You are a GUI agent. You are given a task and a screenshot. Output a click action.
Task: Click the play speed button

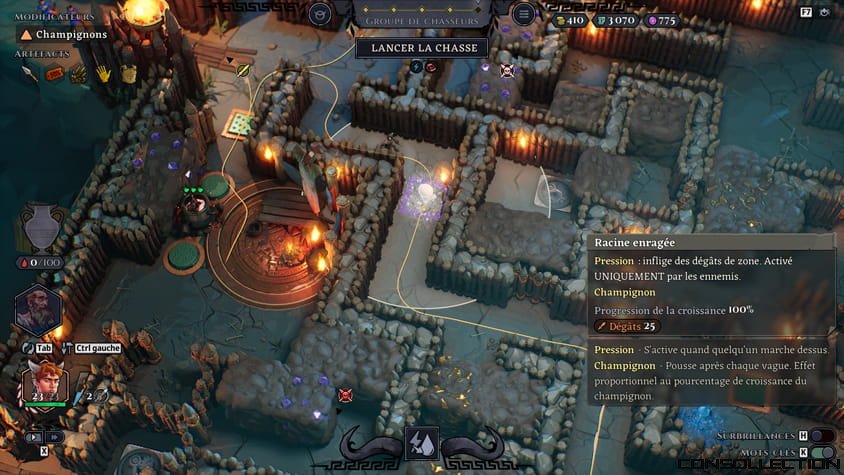[33, 437]
